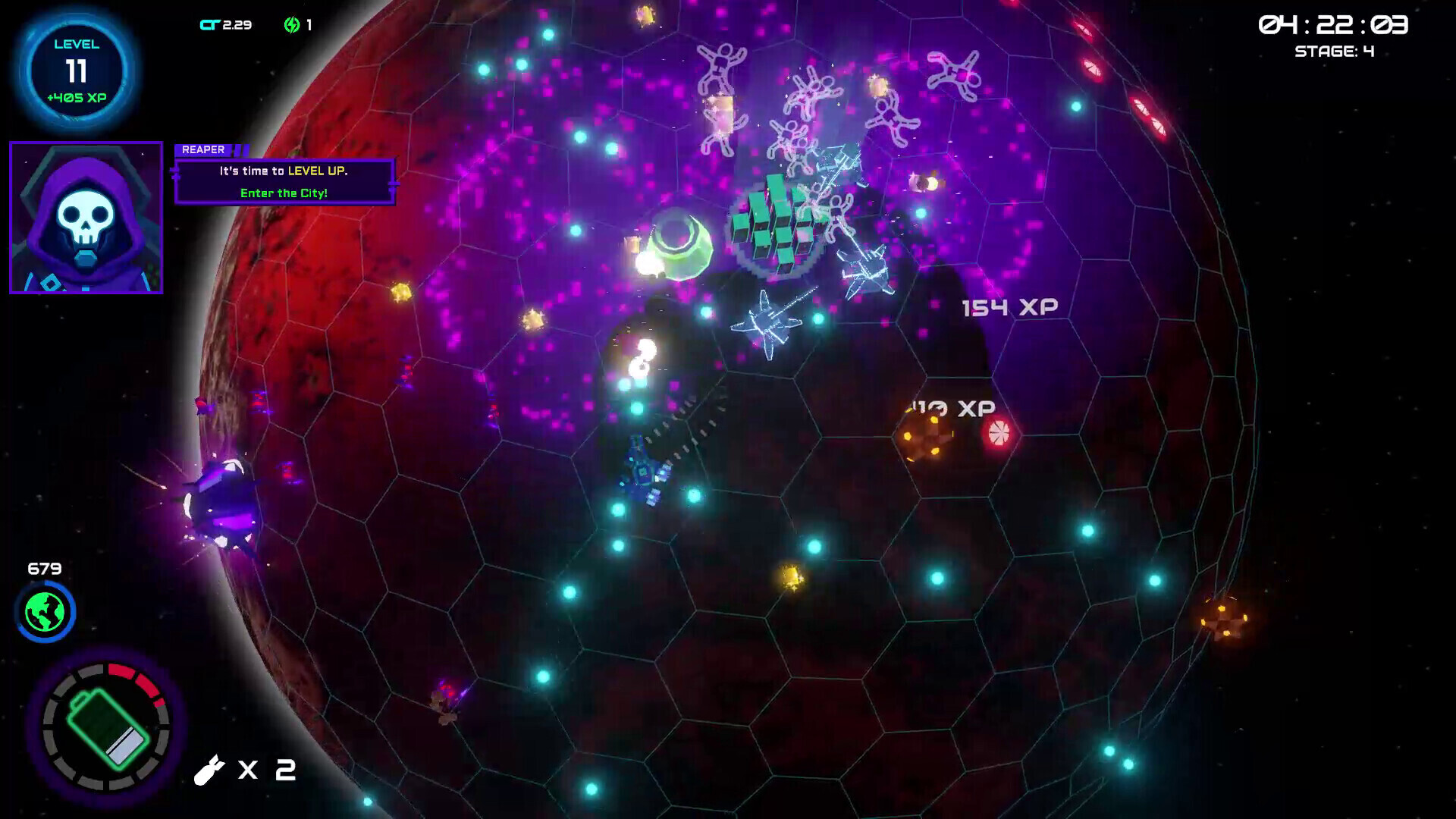Click the 679 score counter number
Screen dimensions: 1456x819
click(x=45, y=566)
